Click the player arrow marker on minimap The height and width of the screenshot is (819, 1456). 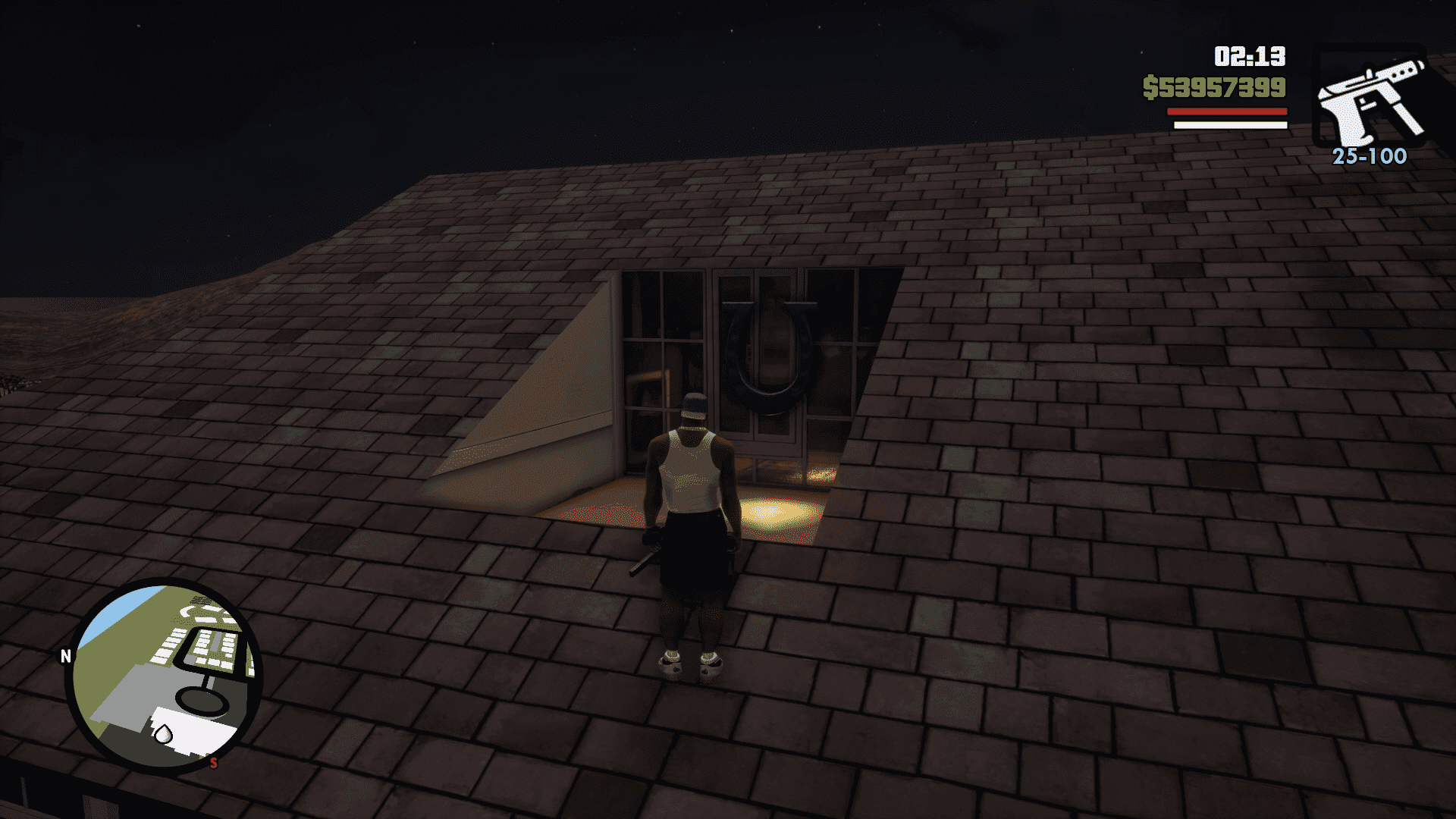162,734
